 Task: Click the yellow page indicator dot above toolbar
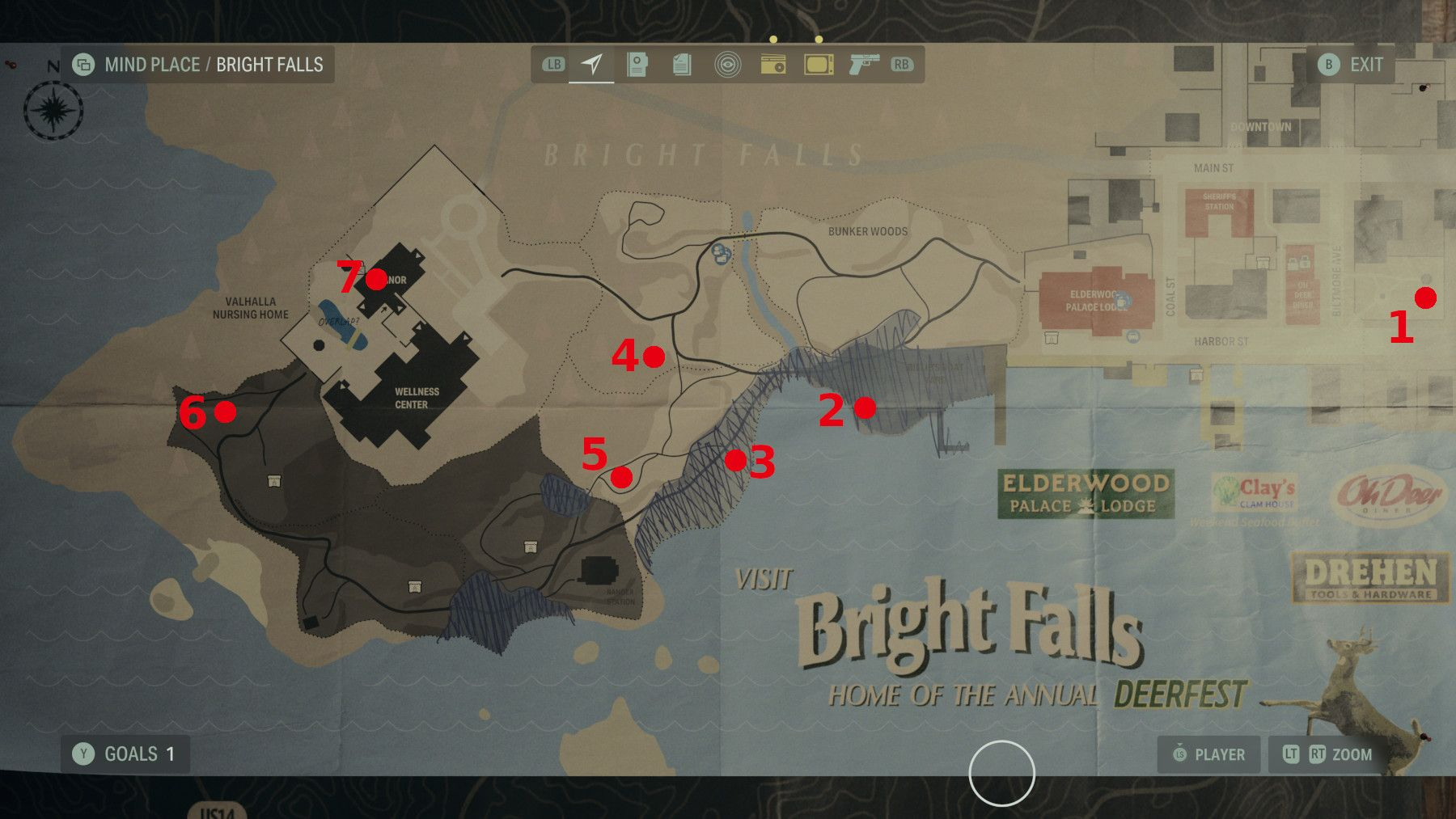pos(772,38)
